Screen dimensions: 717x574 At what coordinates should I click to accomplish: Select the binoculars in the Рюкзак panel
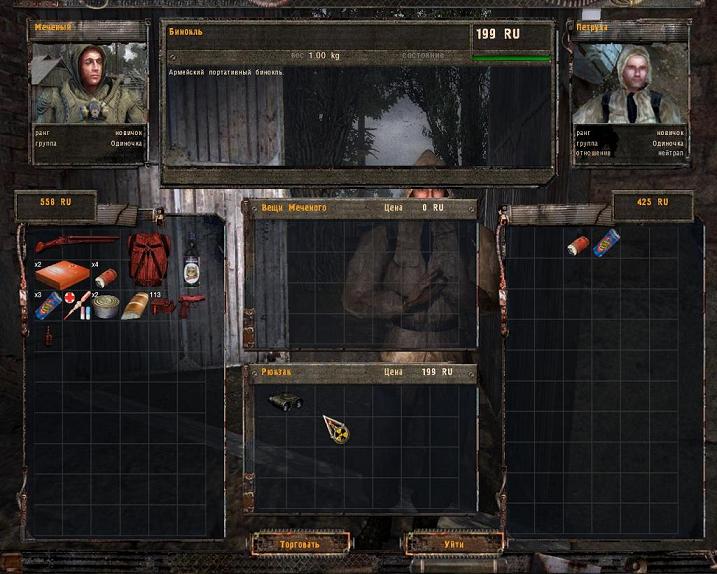coord(286,401)
